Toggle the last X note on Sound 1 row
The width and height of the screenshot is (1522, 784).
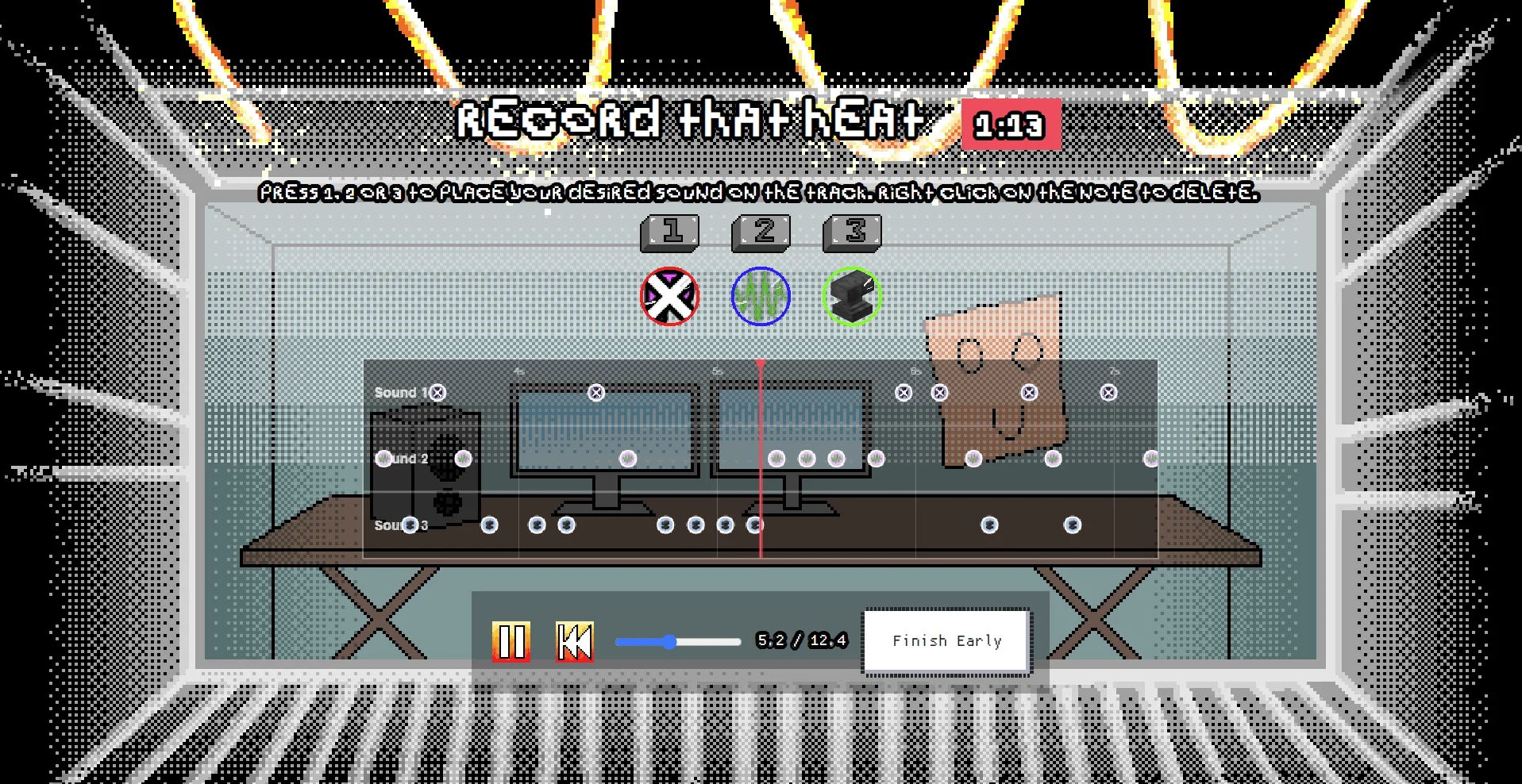pyautogui.click(x=1108, y=391)
